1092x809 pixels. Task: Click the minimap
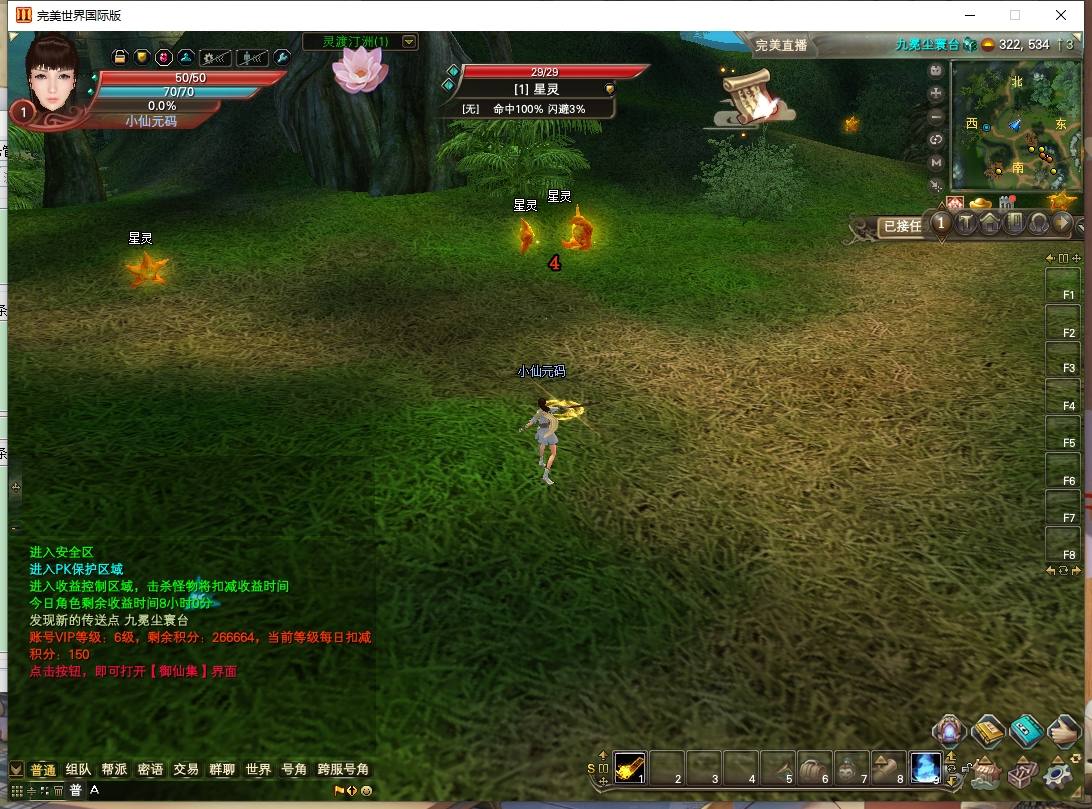pyautogui.click(x=1014, y=125)
